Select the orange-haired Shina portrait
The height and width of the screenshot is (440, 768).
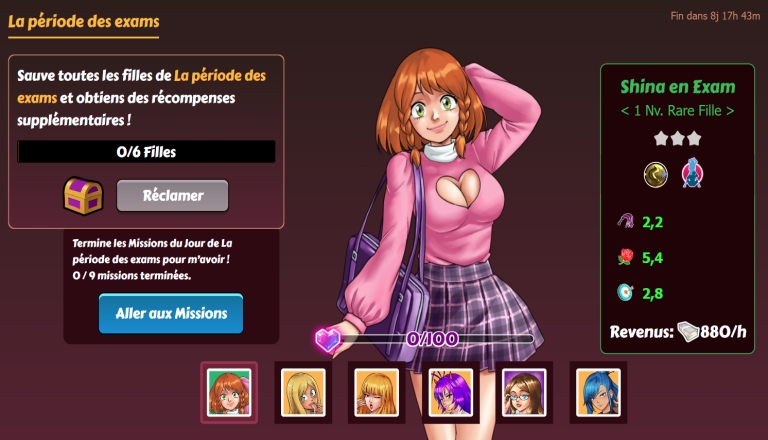tap(229, 390)
